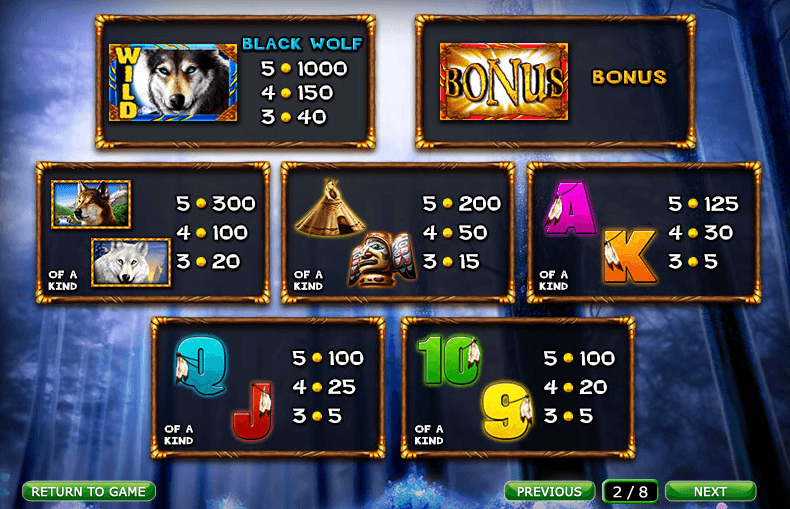Advance to the next paytable page

click(x=710, y=491)
